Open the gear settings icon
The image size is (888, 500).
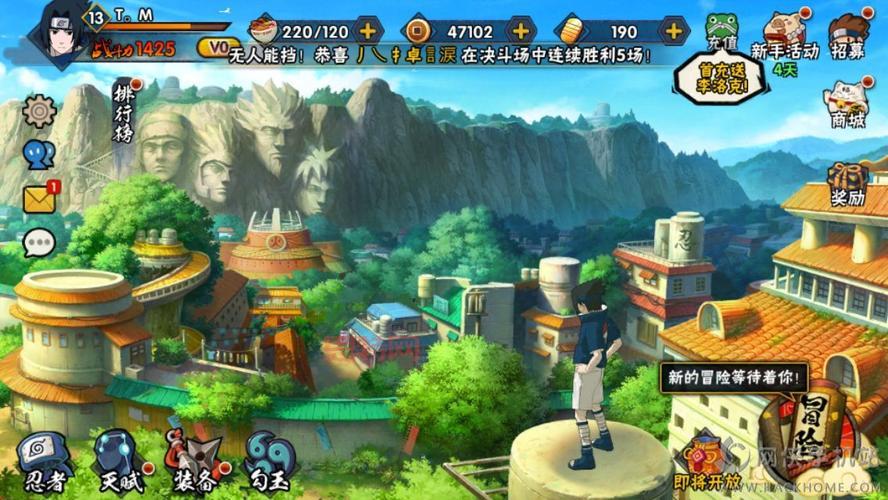(39, 110)
